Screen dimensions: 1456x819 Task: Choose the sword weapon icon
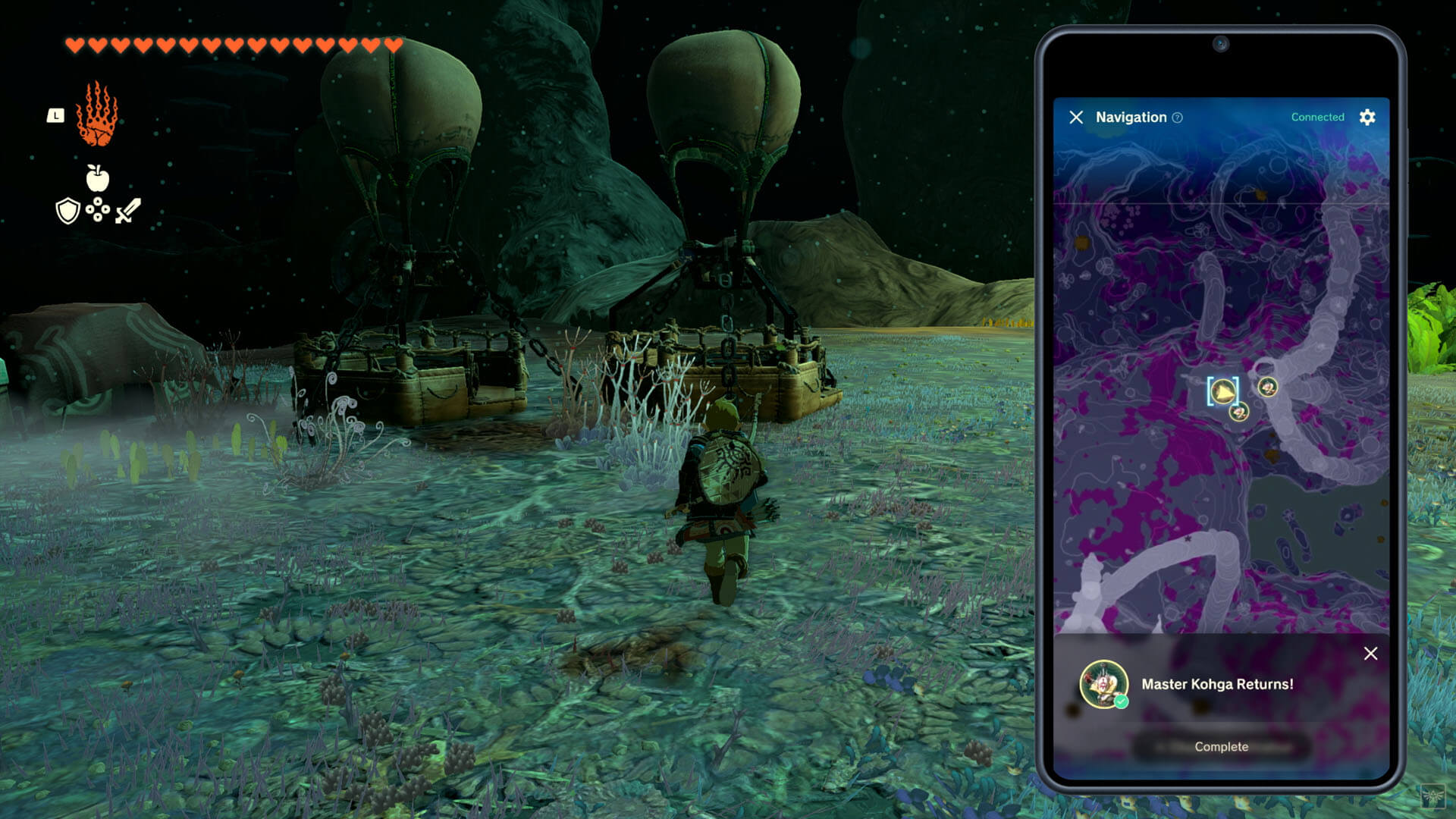click(x=128, y=211)
